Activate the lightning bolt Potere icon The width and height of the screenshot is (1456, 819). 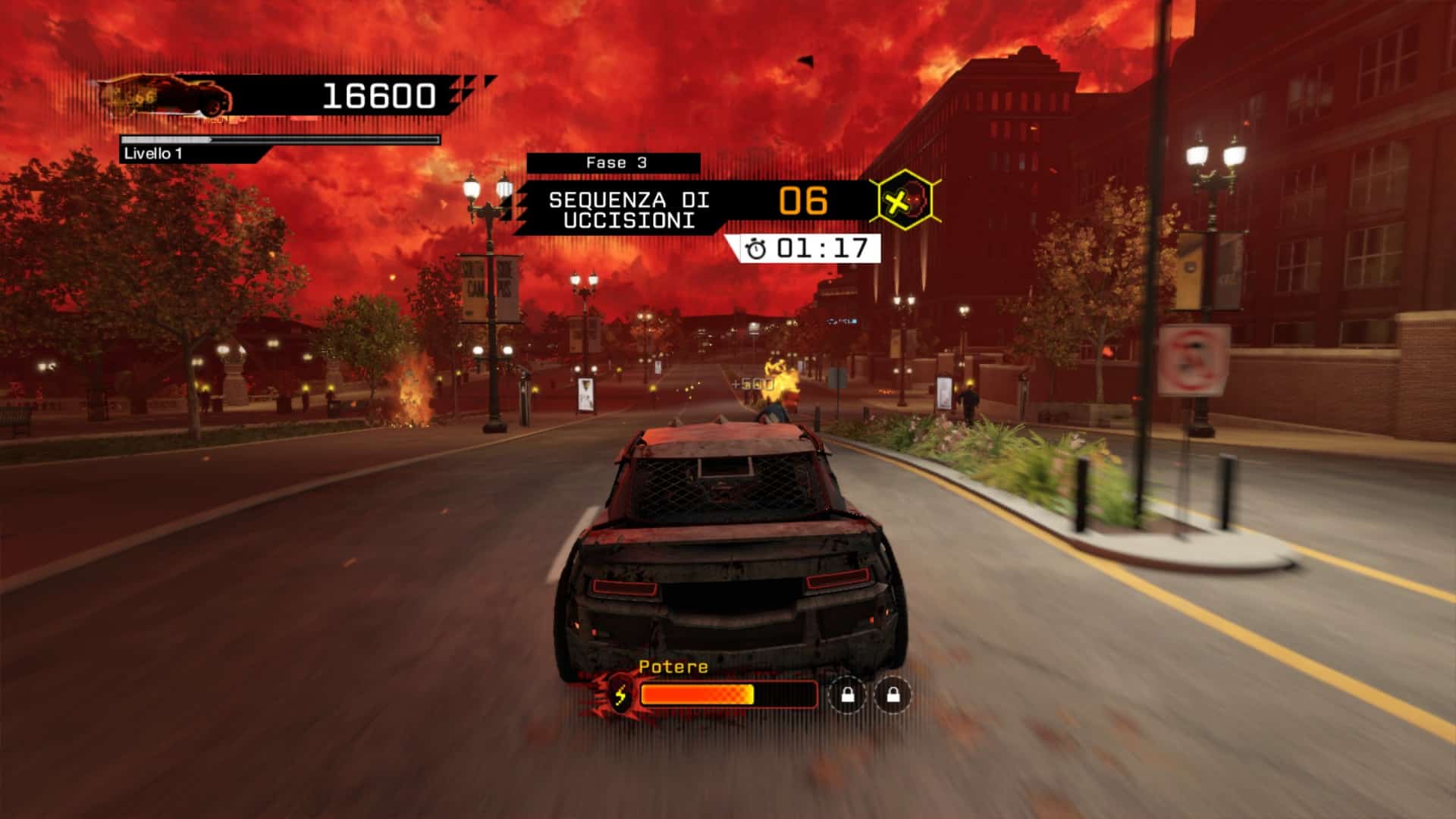point(621,695)
